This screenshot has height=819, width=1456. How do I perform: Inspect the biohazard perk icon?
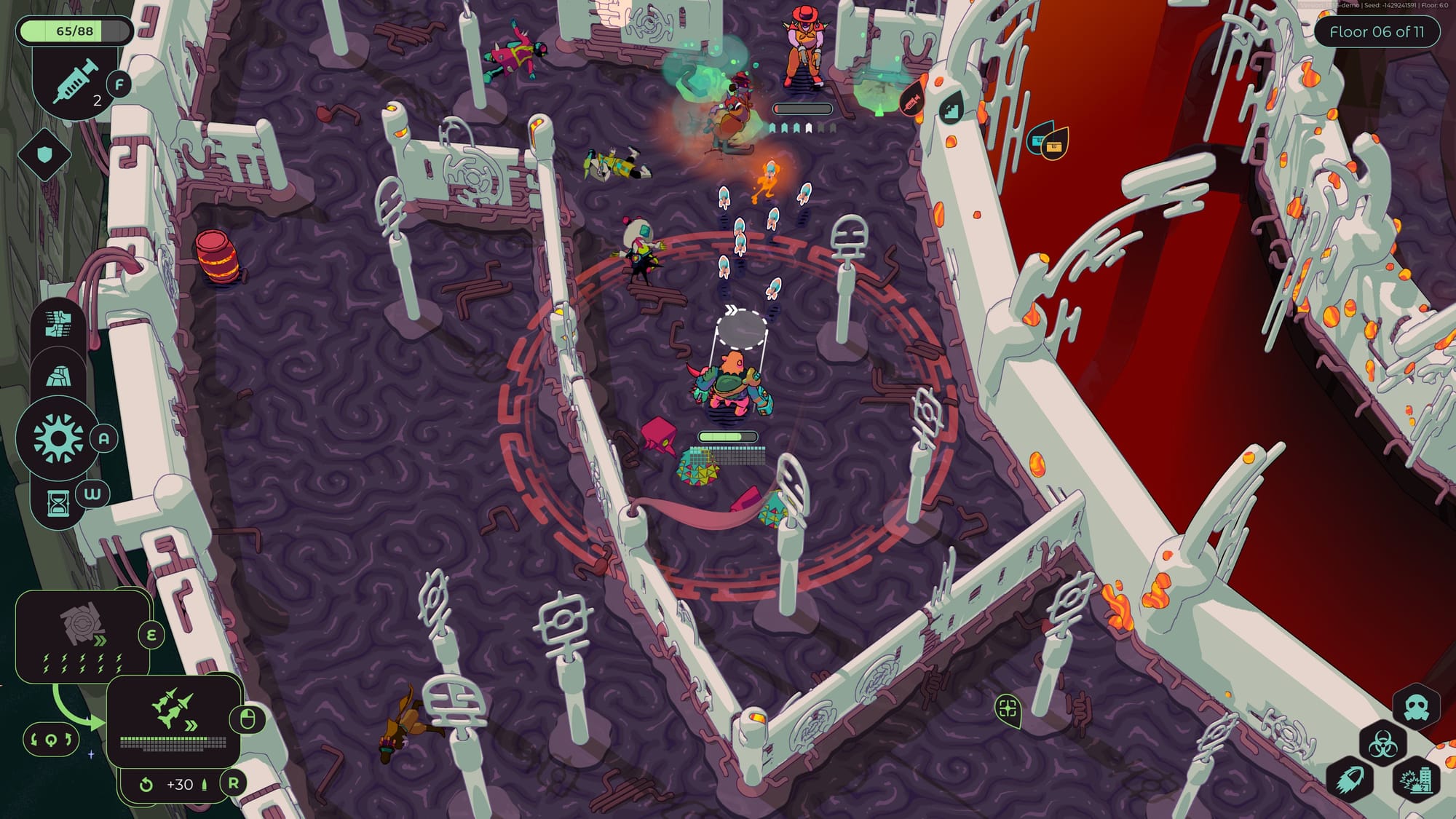[x=1382, y=744]
